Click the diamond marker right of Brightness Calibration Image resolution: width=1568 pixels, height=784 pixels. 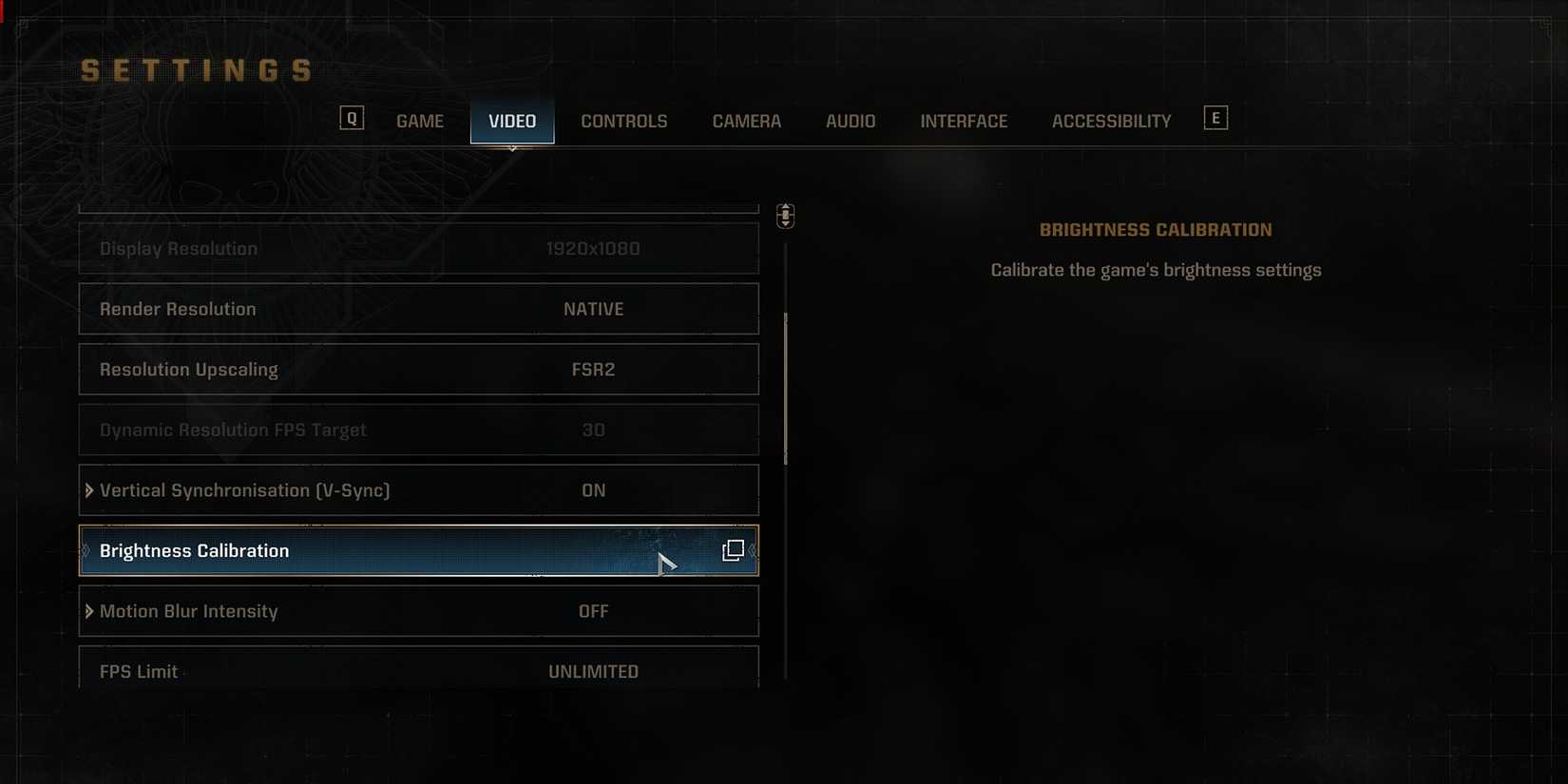(751, 551)
